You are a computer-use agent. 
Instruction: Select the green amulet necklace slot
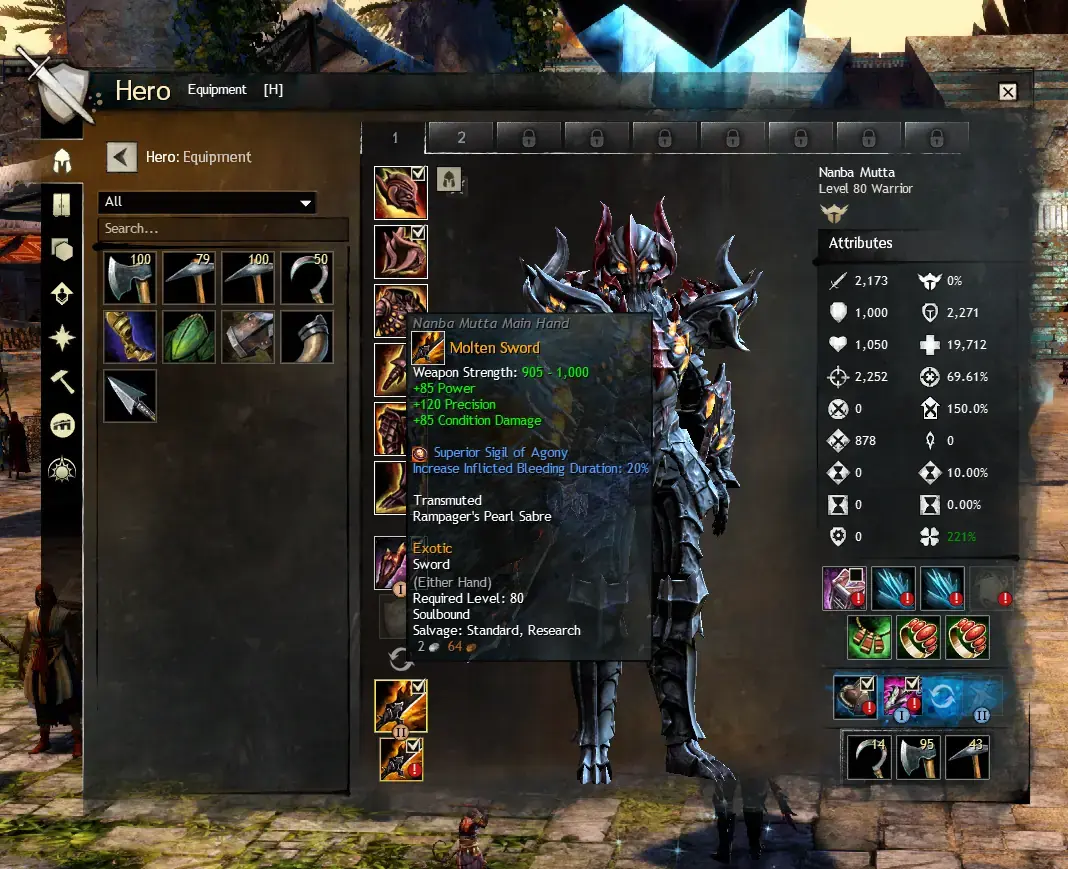[870, 637]
